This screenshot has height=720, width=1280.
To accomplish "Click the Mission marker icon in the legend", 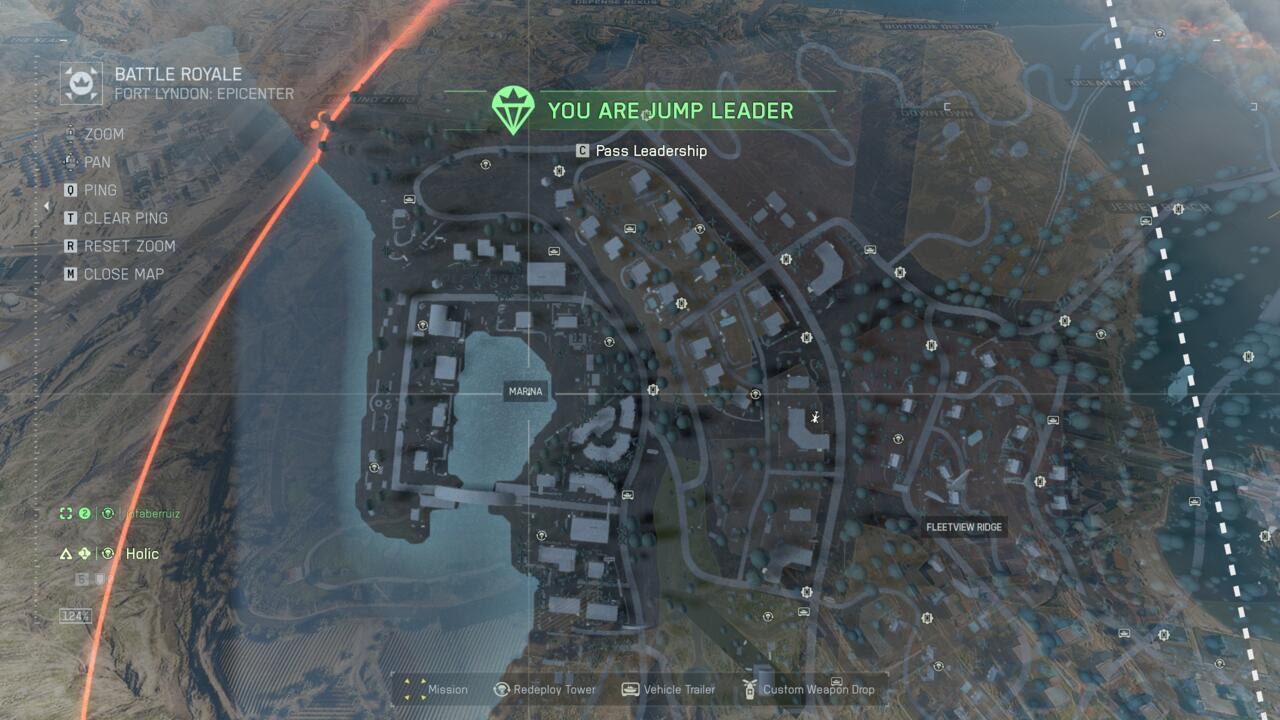I will [412, 690].
